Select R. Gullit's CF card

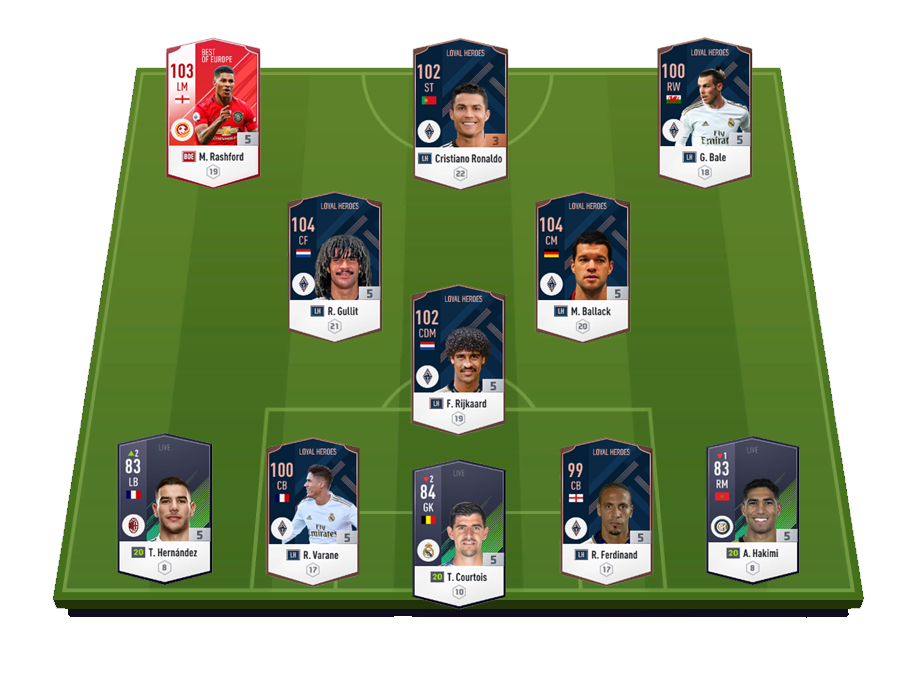[335, 262]
